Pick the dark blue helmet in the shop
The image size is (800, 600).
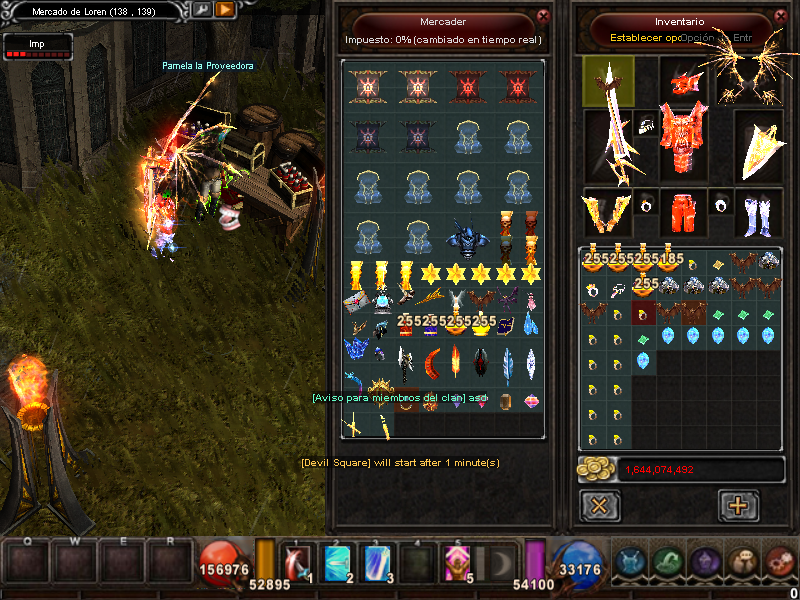tap(467, 238)
